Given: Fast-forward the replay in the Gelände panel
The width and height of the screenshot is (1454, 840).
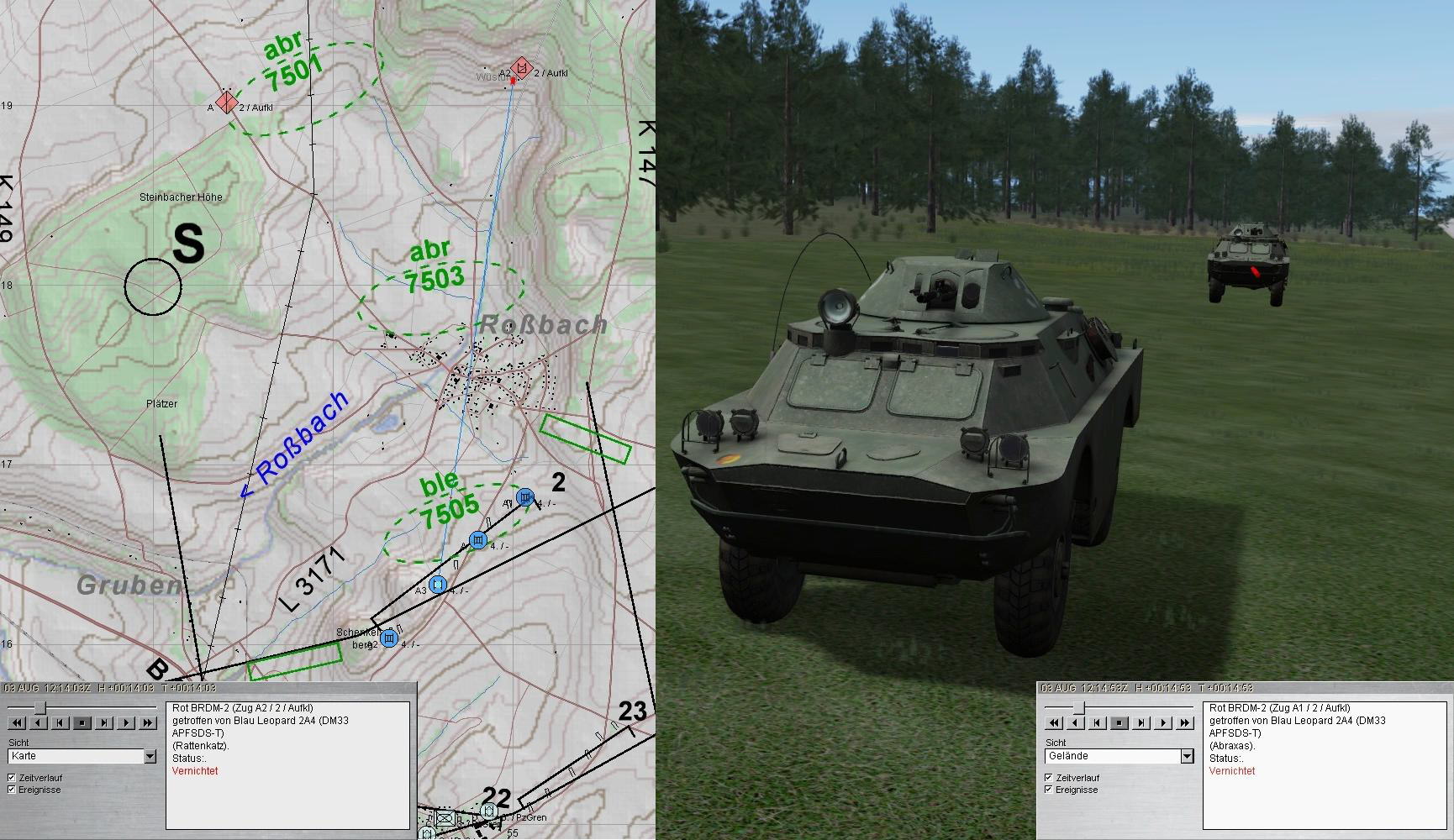Looking at the screenshot, I should (x=1184, y=722).
